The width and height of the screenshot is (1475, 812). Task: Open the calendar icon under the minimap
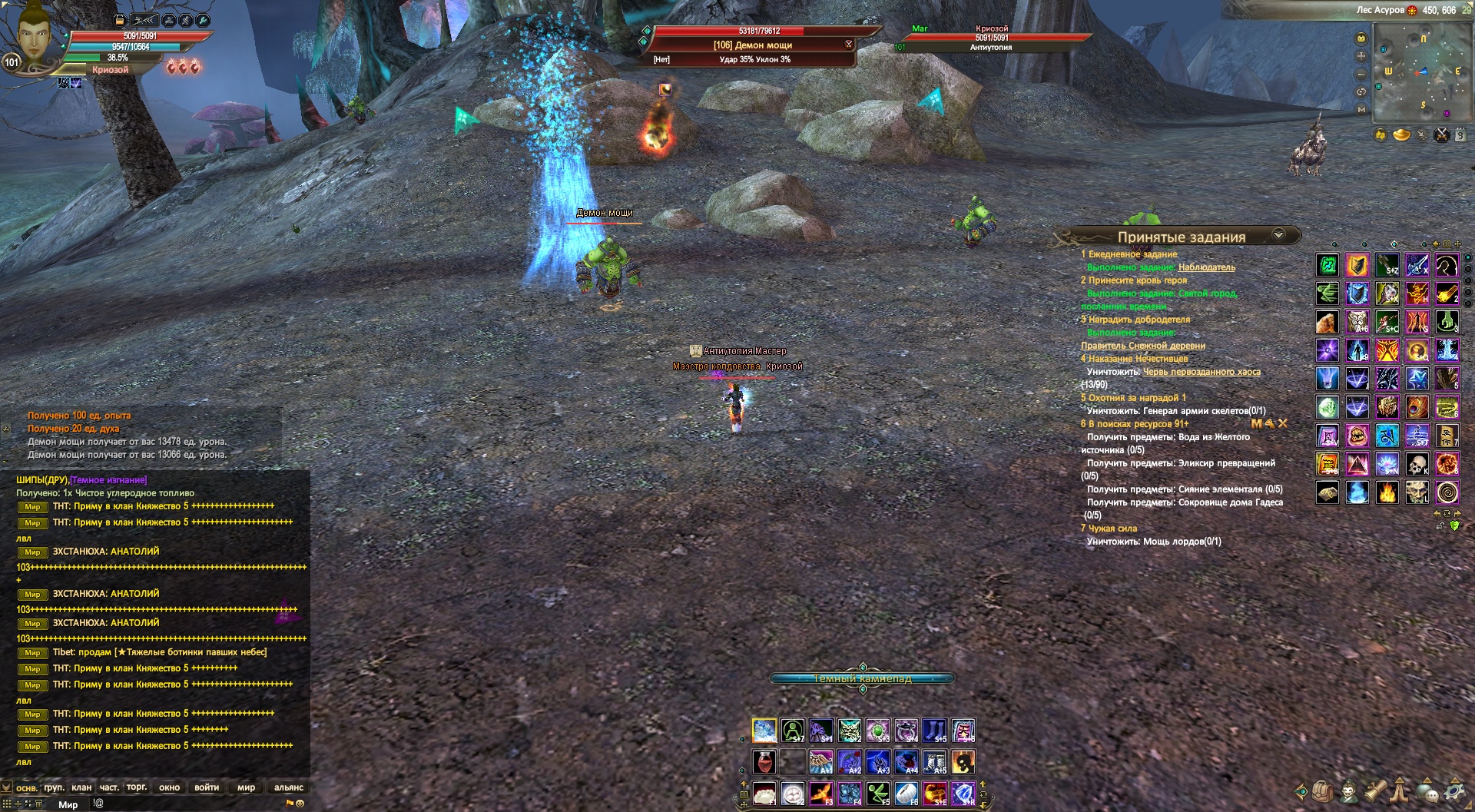pos(1461,136)
